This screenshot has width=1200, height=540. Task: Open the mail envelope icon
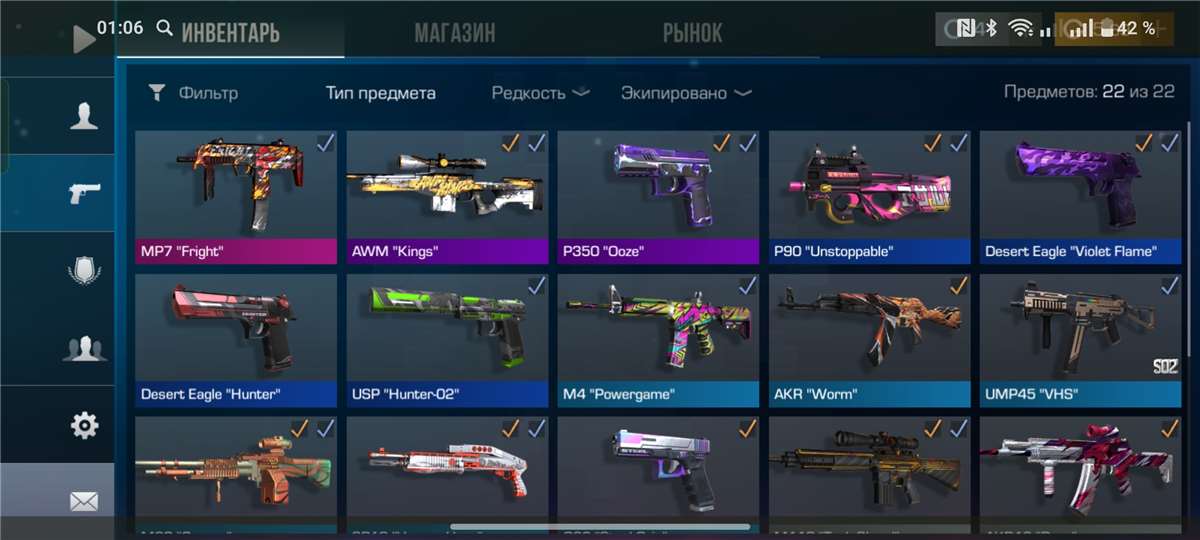point(84,502)
